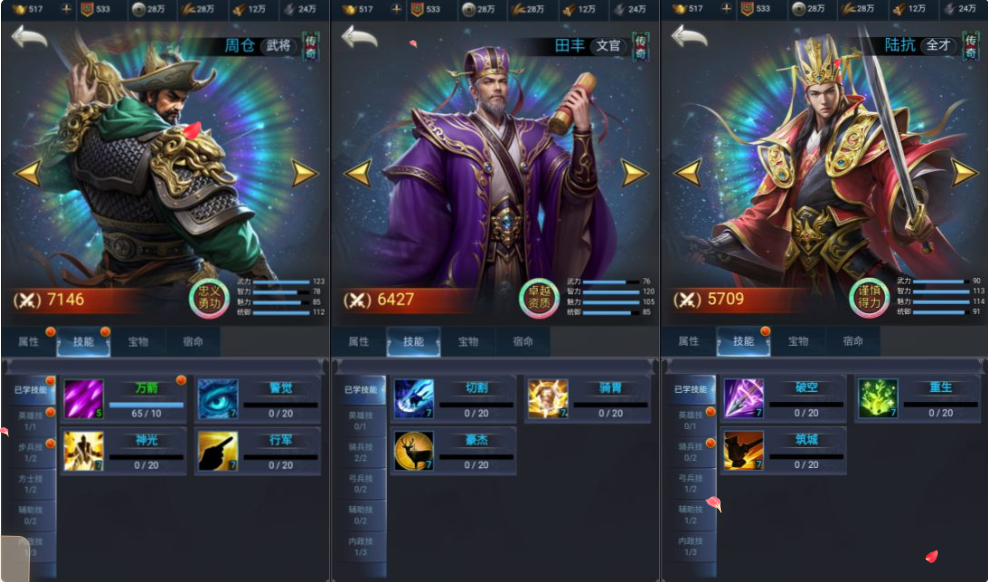Show previous hero before 陆抗

[688, 173]
